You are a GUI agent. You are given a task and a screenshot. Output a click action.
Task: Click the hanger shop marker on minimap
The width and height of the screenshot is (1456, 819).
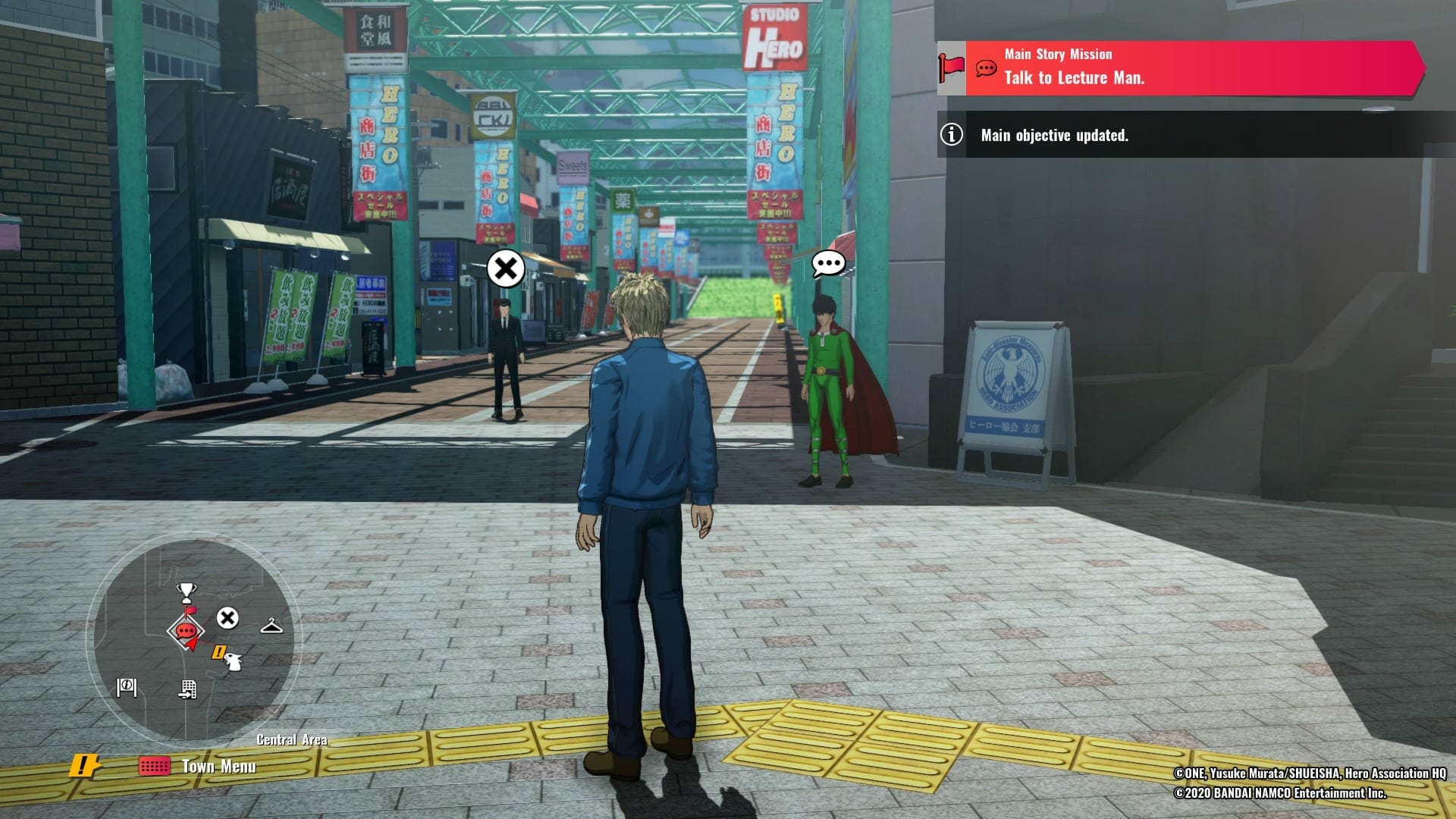(x=271, y=626)
